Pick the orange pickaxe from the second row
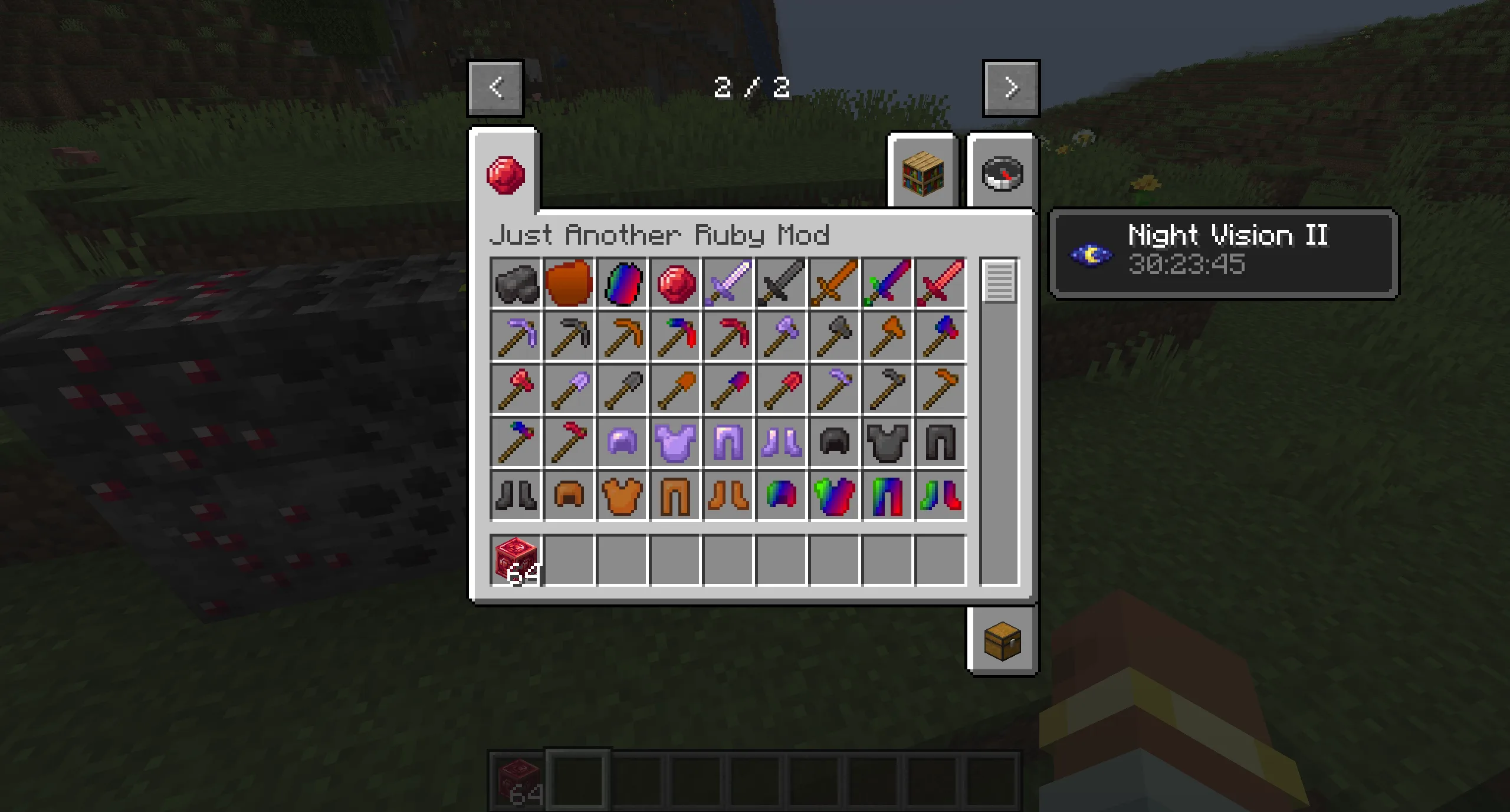Image resolution: width=1510 pixels, height=812 pixels. click(621, 336)
